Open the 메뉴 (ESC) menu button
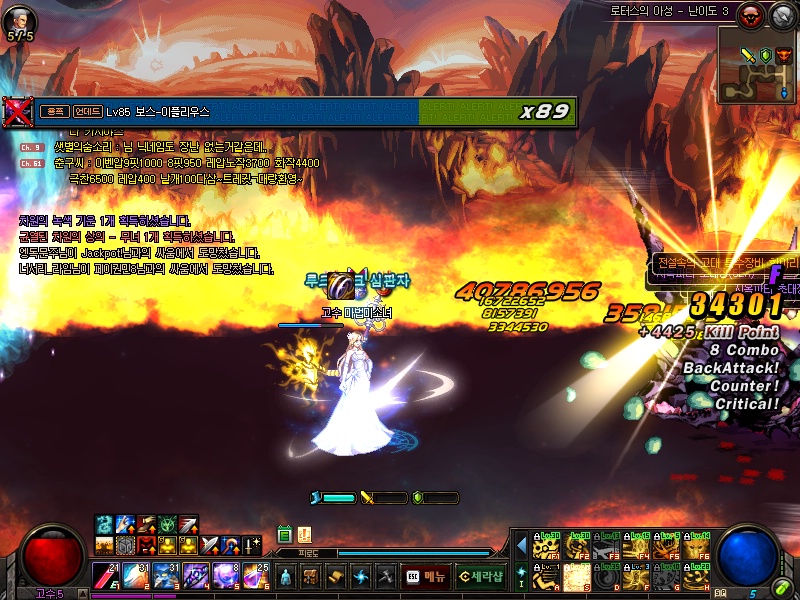Image resolution: width=800 pixels, height=600 pixels. 426,577
